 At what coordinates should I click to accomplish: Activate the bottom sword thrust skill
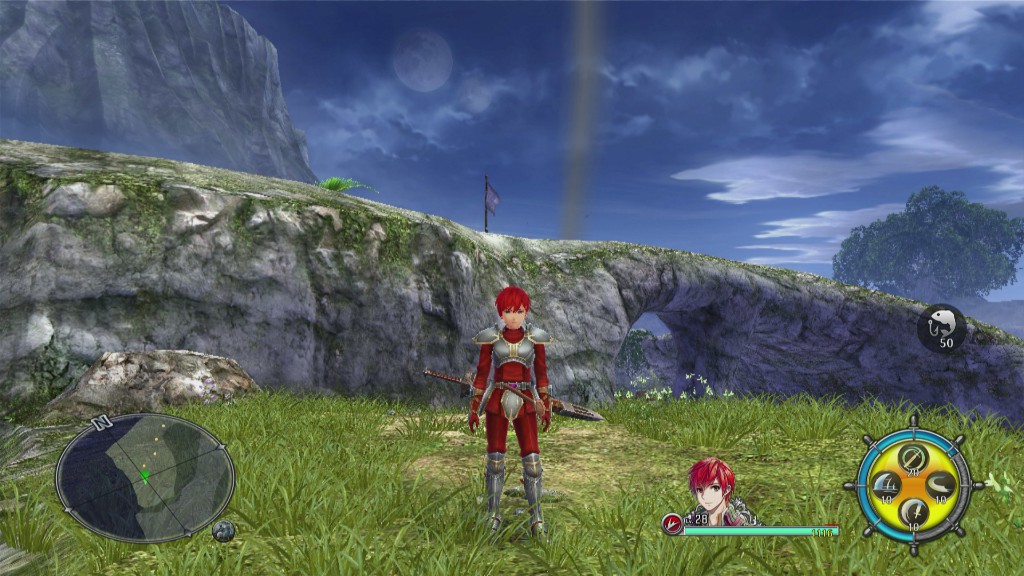click(911, 513)
